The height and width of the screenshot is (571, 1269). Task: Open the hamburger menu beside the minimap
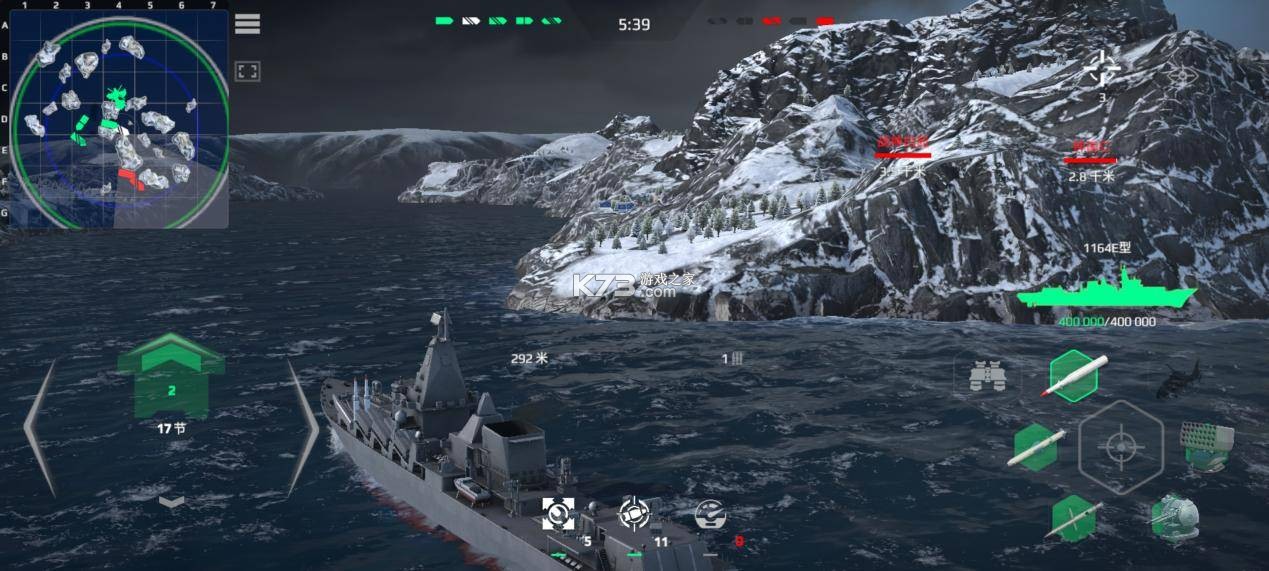(x=247, y=24)
